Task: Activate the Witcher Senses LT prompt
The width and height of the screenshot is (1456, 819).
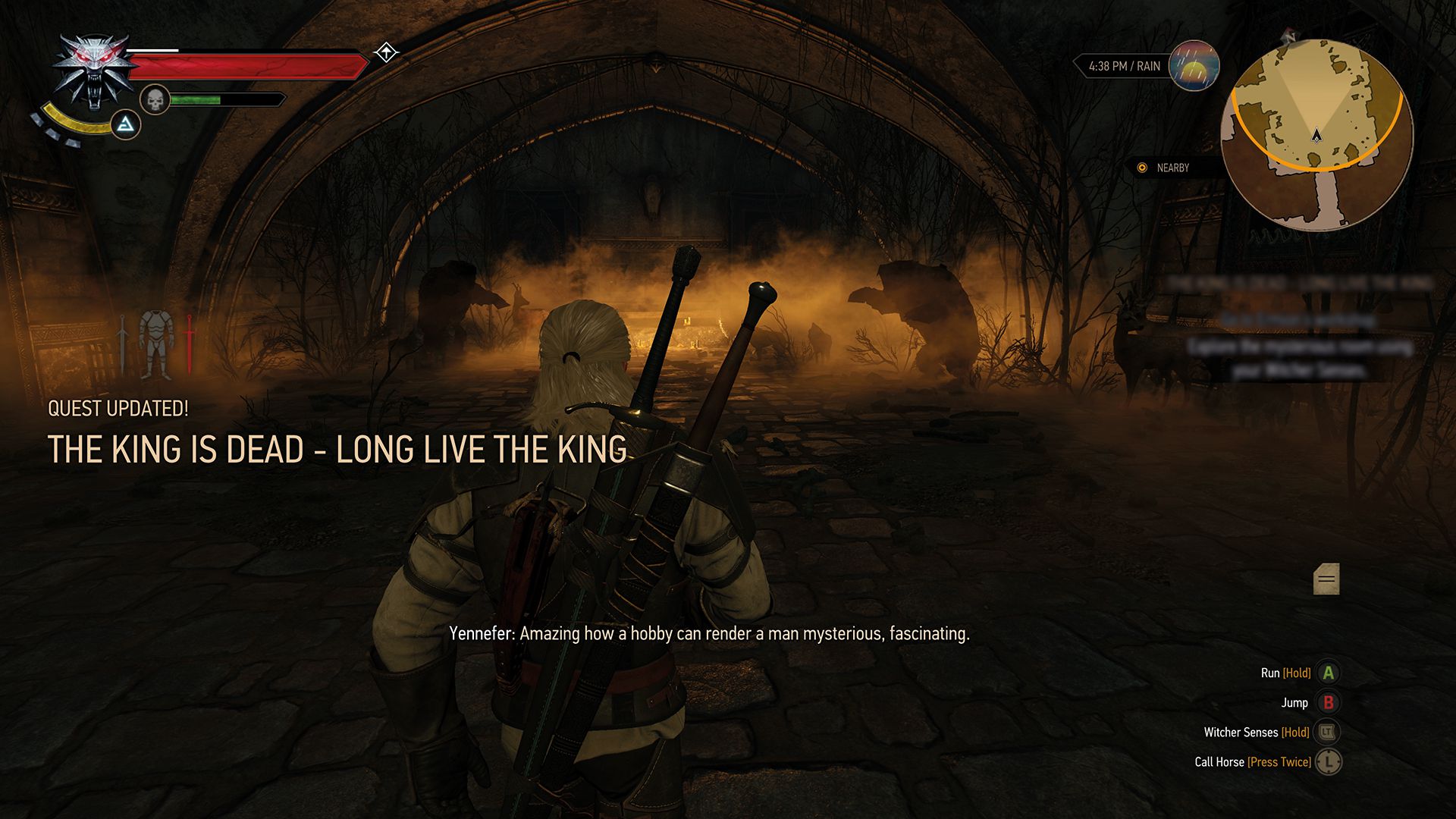Action: click(x=1328, y=732)
